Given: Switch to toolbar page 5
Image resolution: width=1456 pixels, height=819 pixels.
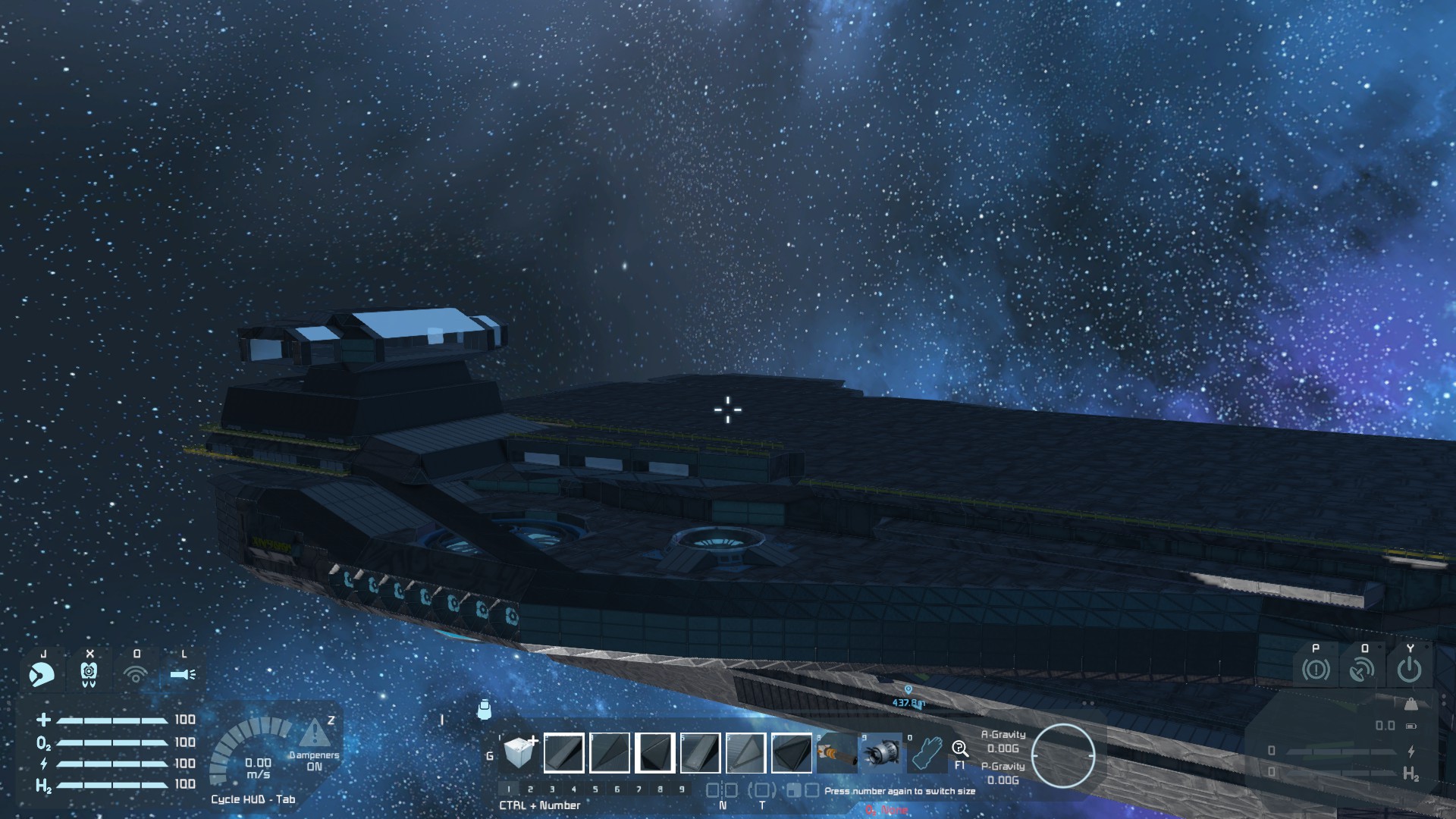Looking at the screenshot, I should click(595, 789).
